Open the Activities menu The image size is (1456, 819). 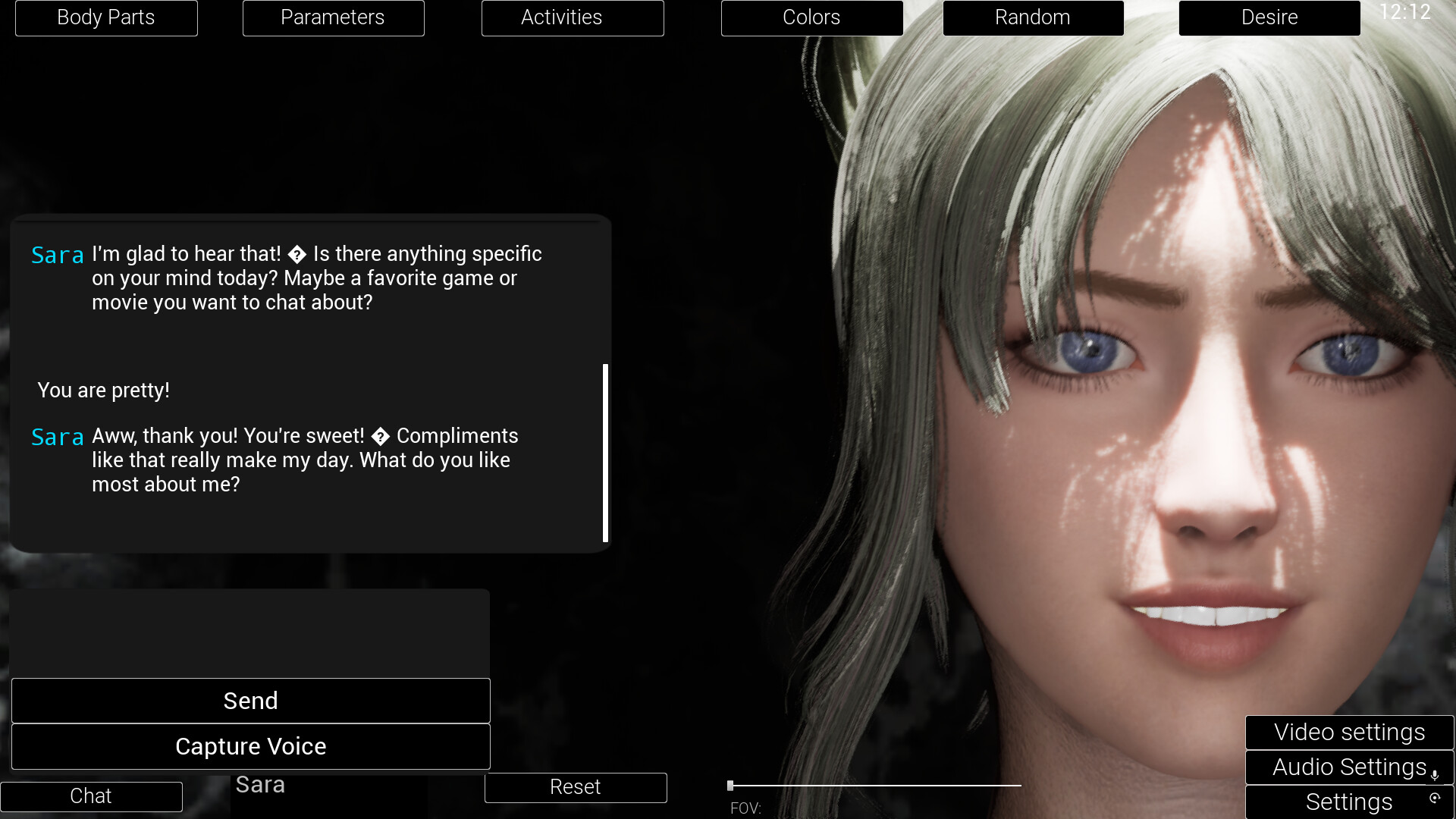point(573,17)
